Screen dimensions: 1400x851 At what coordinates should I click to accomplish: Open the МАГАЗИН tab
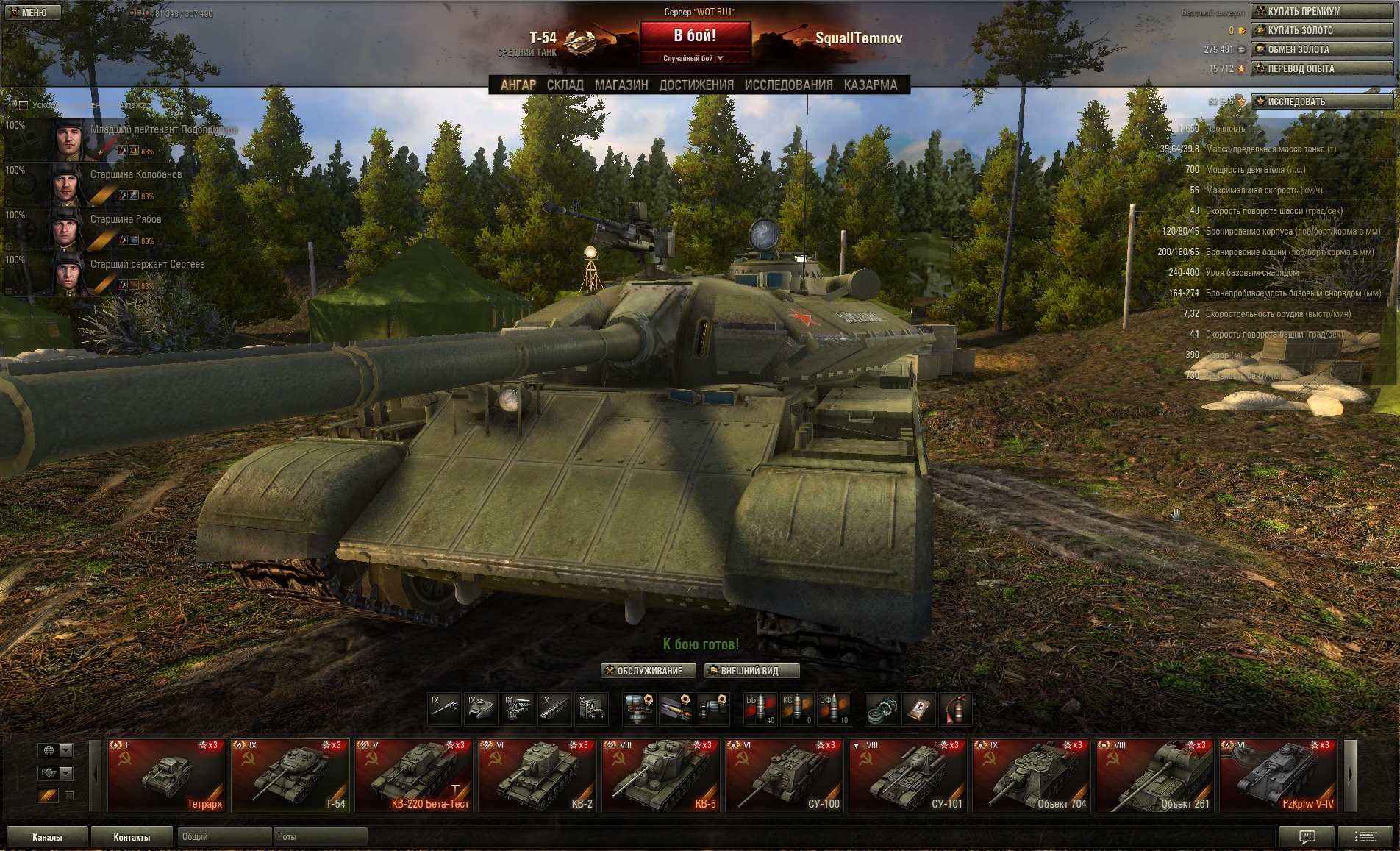coord(621,85)
